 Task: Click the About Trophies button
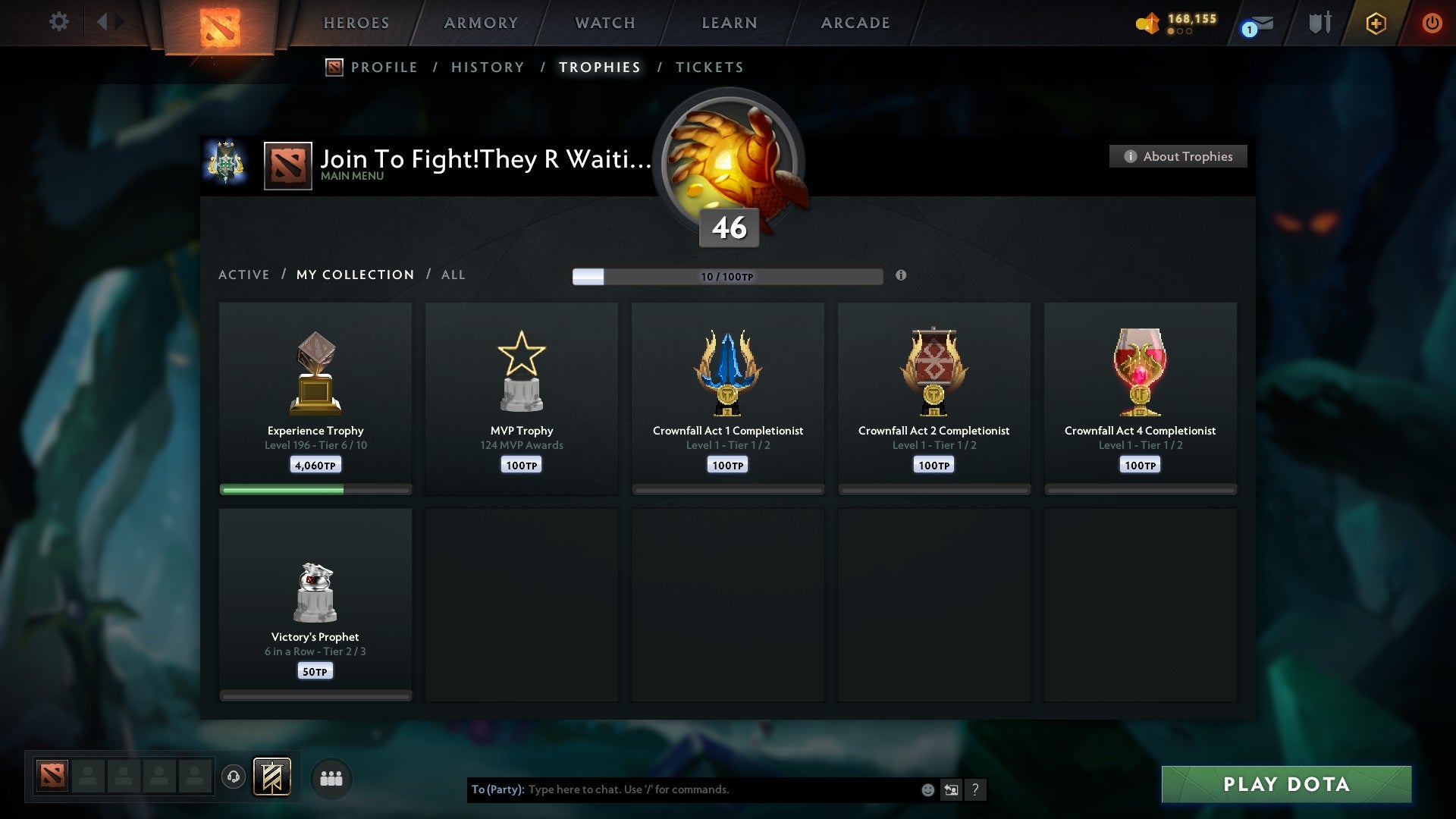(x=1178, y=156)
